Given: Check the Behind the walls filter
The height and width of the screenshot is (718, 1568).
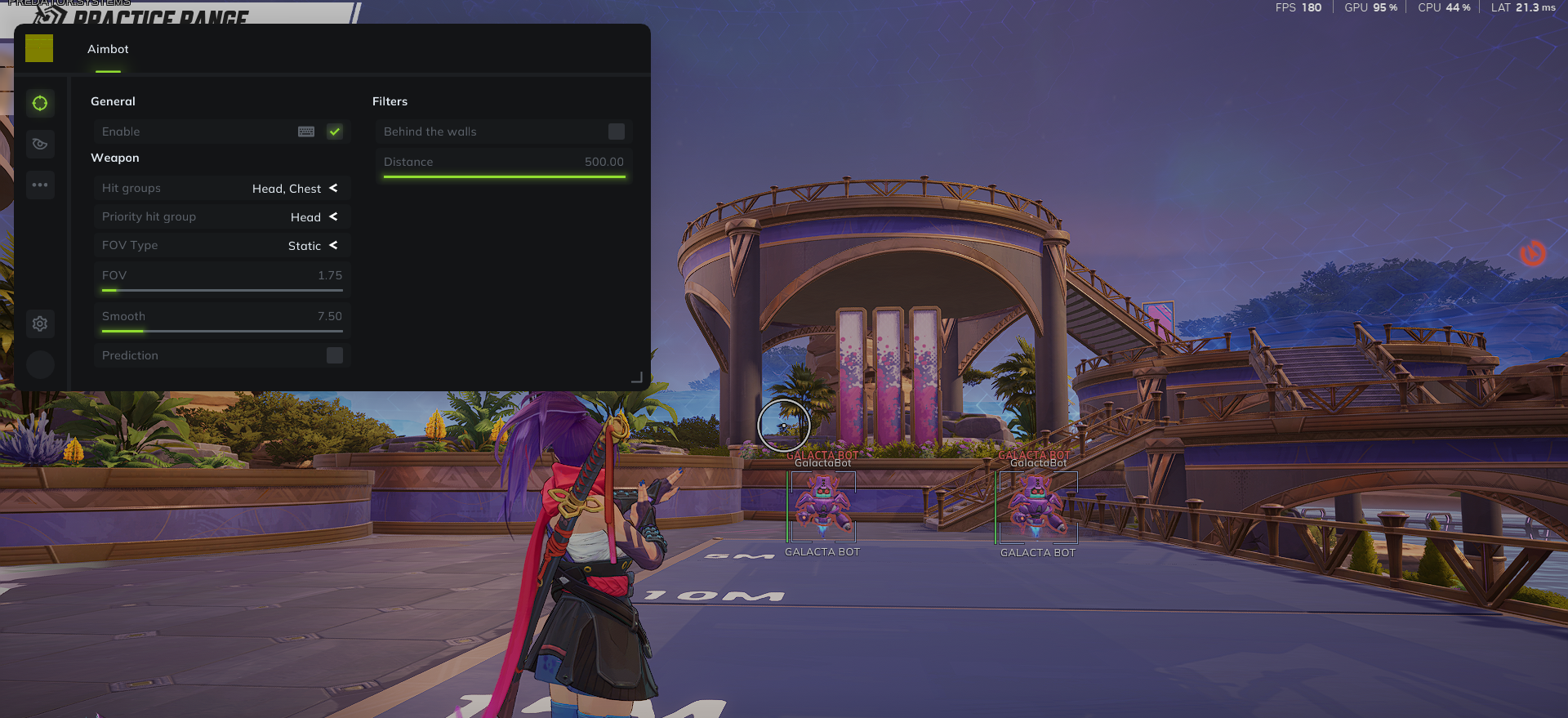Looking at the screenshot, I should (617, 132).
